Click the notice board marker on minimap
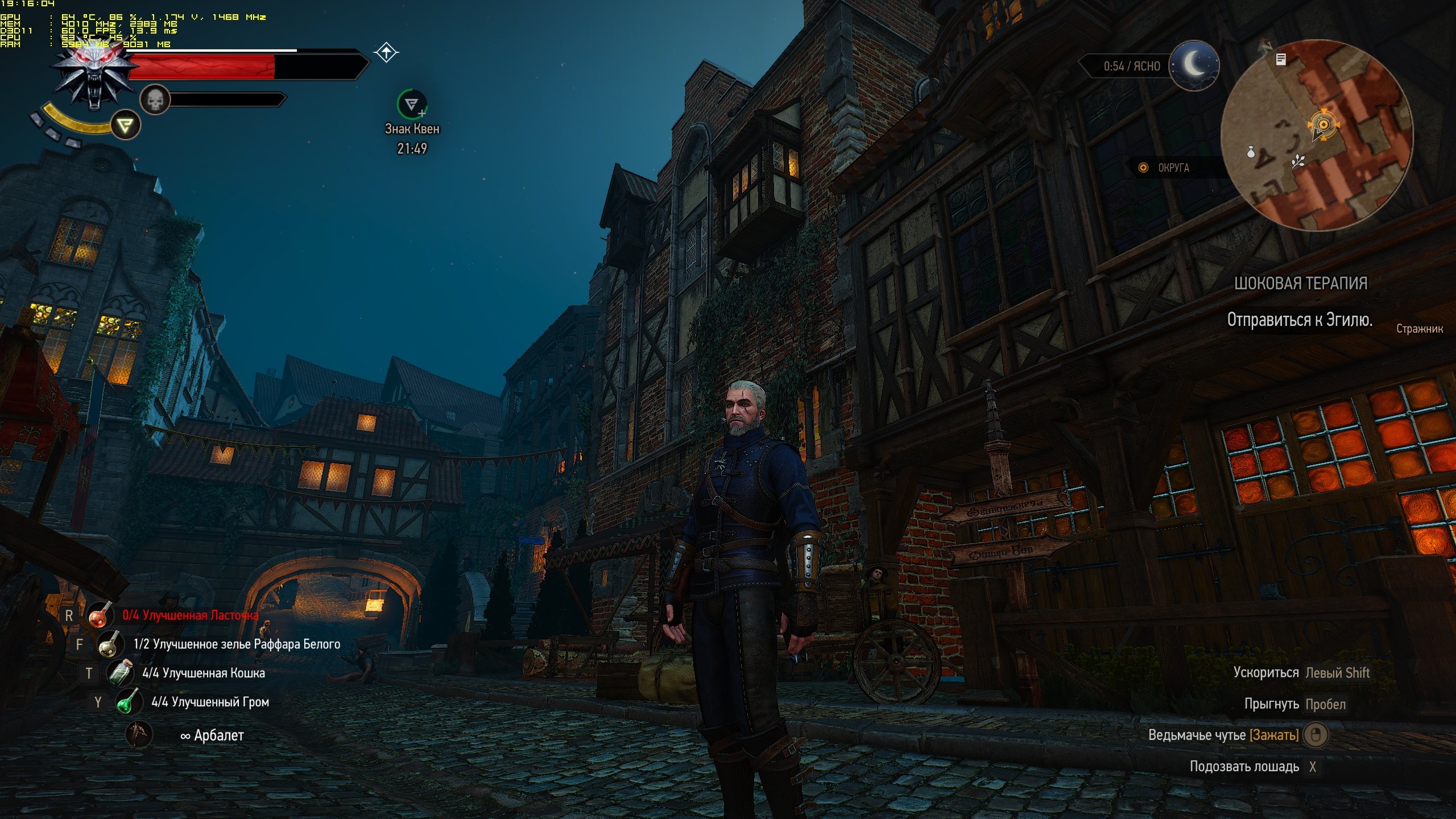1456x819 pixels. pyautogui.click(x=1281, y=59)
